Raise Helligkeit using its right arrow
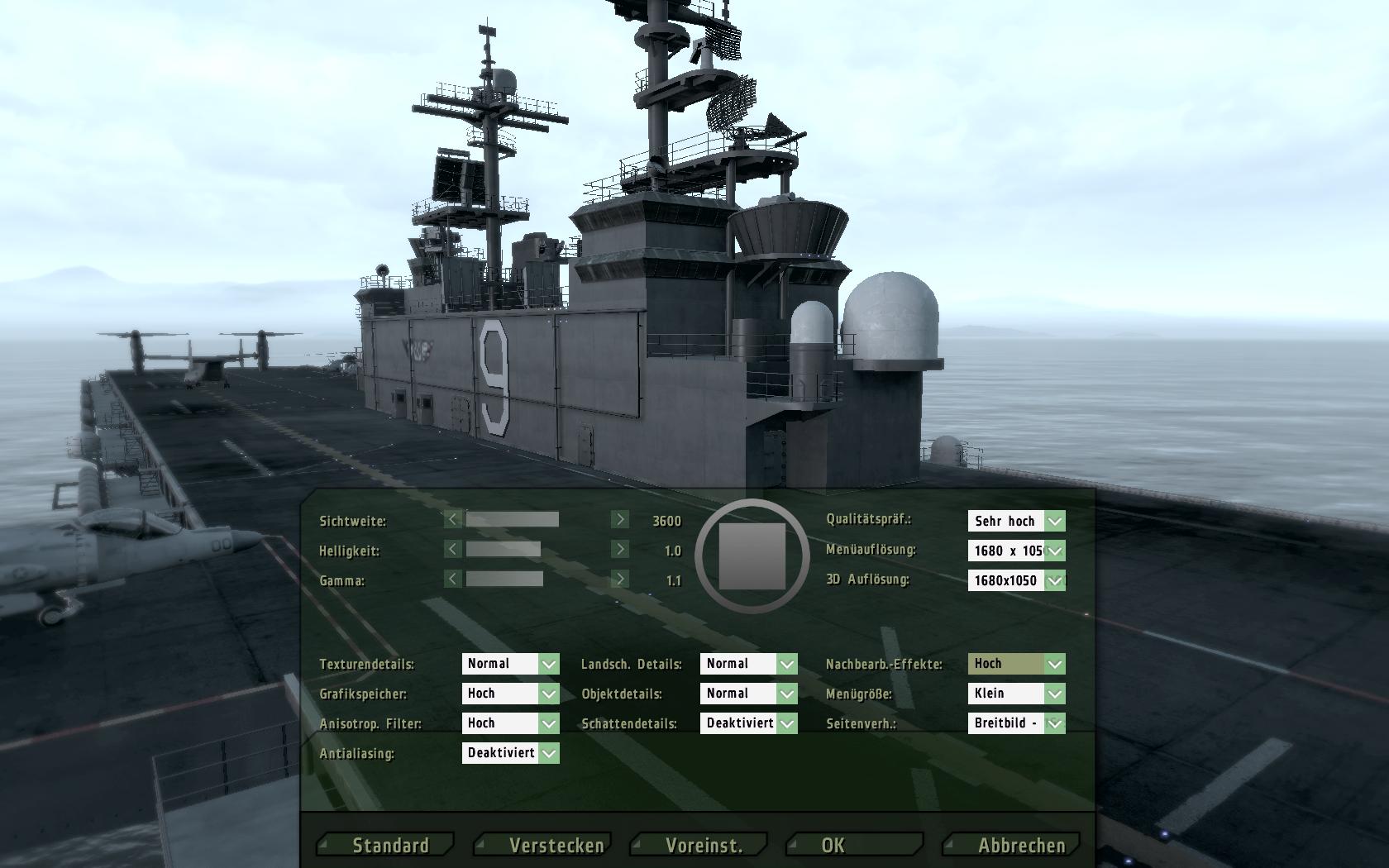The height and width of the screenshot is (868, 1389). pyautogui.click(x=619, y=549)
